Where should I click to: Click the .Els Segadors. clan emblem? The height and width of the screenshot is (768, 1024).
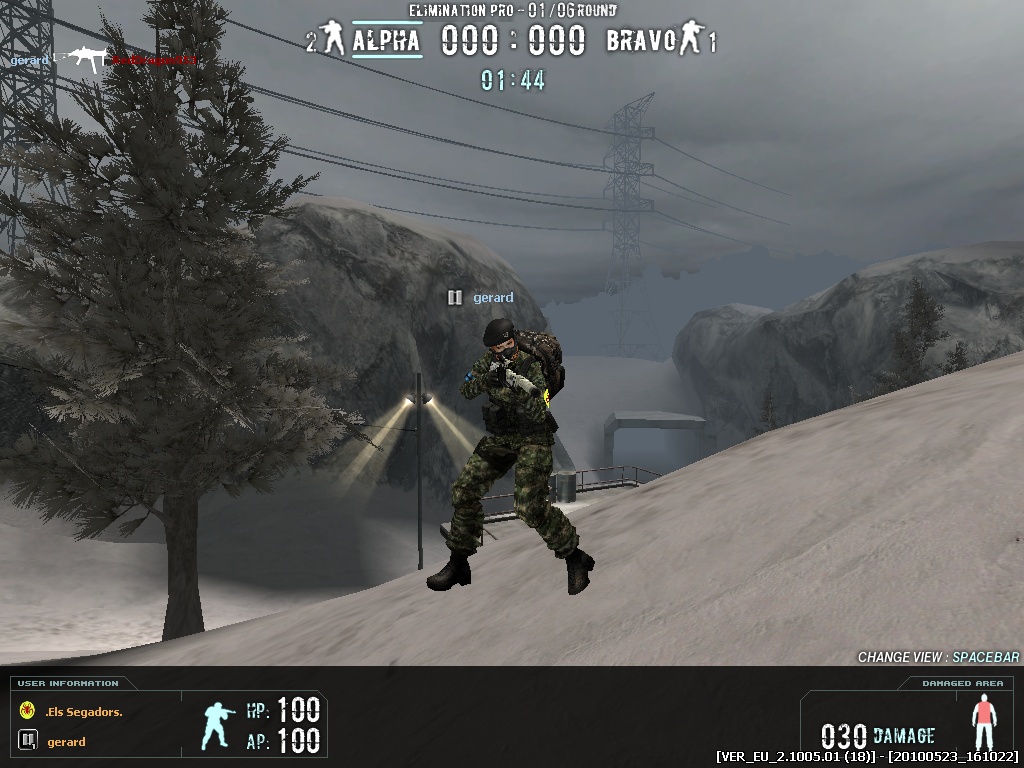coord(27,711)
